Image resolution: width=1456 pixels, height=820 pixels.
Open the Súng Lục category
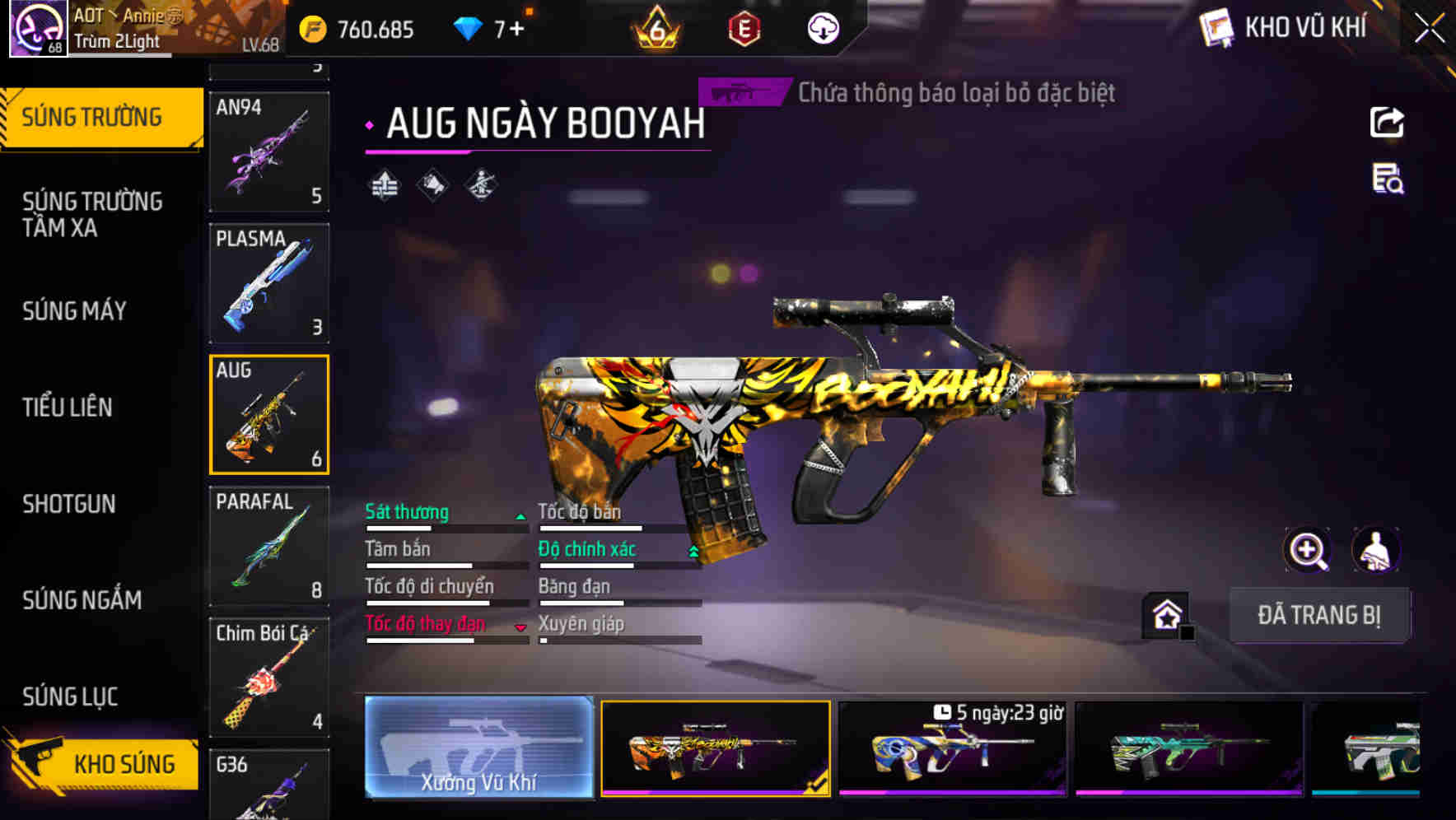pos(70,697)
